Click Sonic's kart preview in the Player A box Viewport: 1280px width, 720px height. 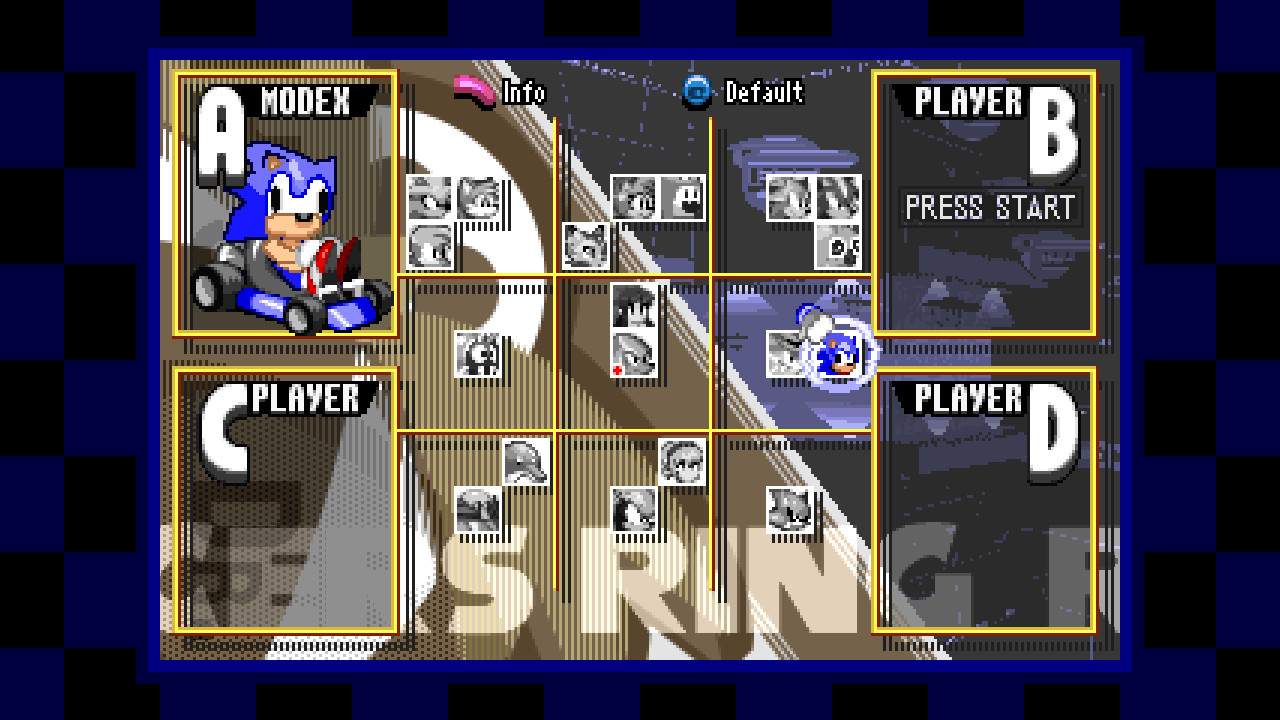click(x=287, y=240)
